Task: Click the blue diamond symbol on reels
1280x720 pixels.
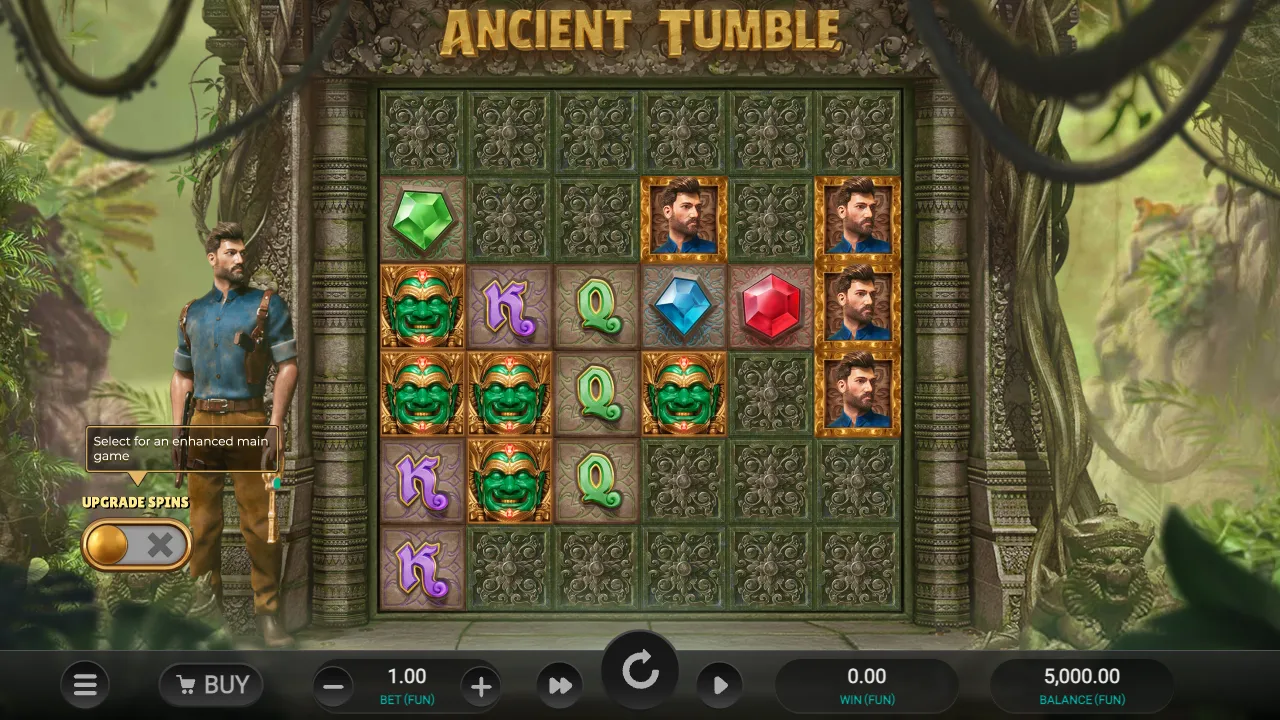Action: pos(683,305)
